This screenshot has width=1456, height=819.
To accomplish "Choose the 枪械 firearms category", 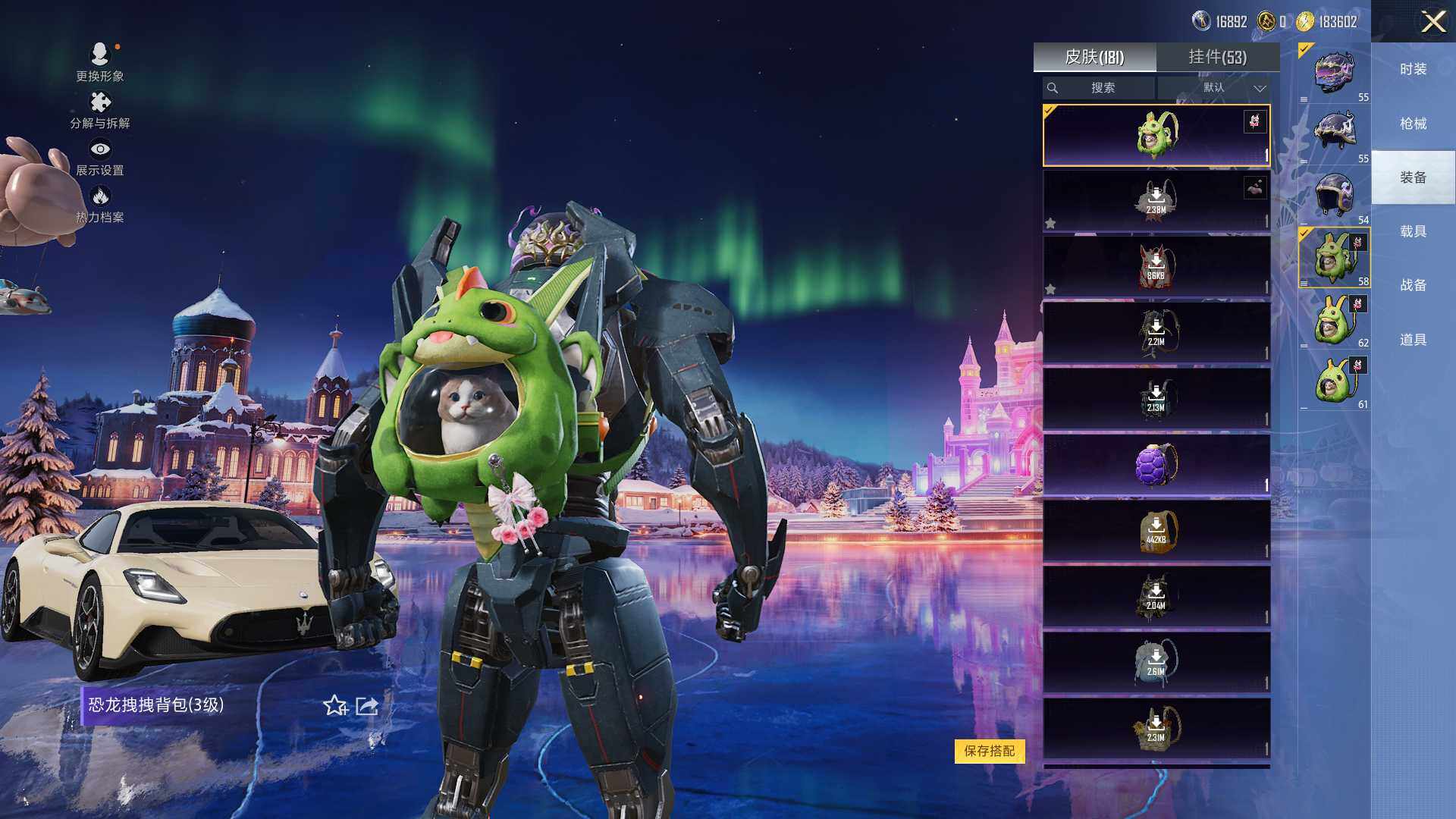I will pyautogui.click(x=1413, y=124).
